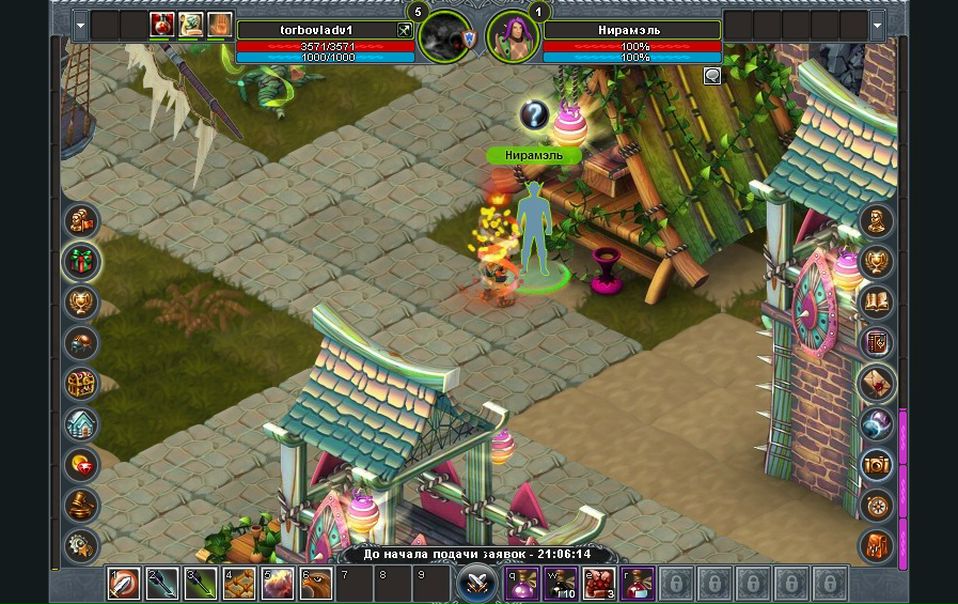Open the crystal orb icon on the right
The height and width of the screenshot is (604, 958).
click(x=877, y=424)
